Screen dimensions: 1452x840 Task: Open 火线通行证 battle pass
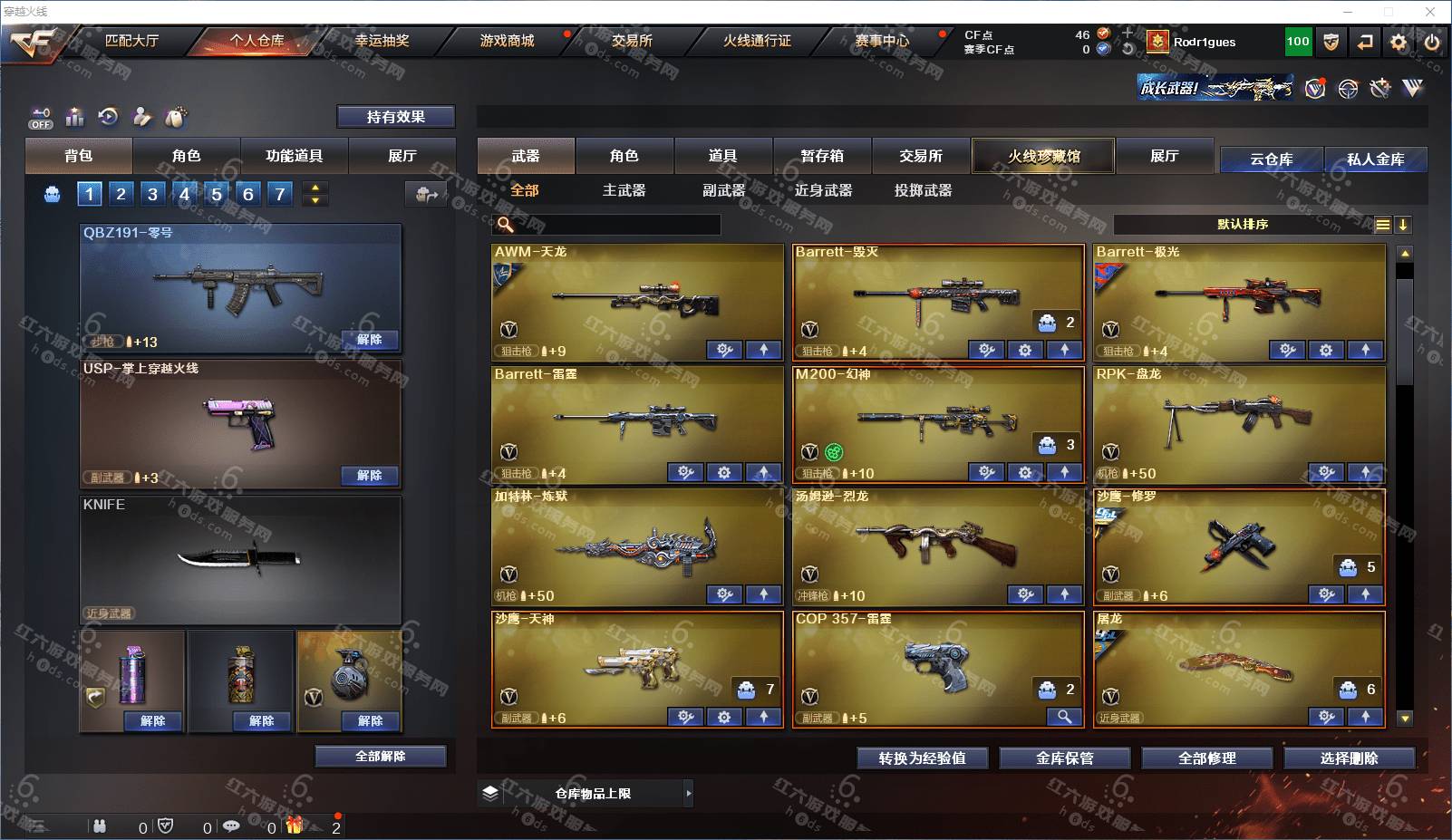pyautogui.click(x=757, y=41)
